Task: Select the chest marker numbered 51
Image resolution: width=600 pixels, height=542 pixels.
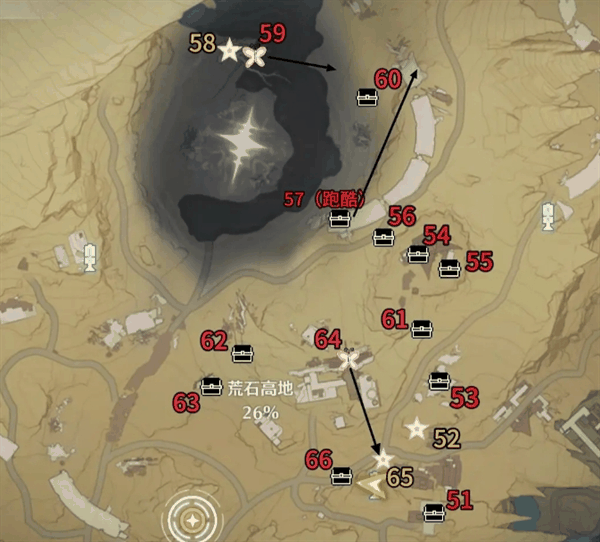Action: tap(433, 512)
